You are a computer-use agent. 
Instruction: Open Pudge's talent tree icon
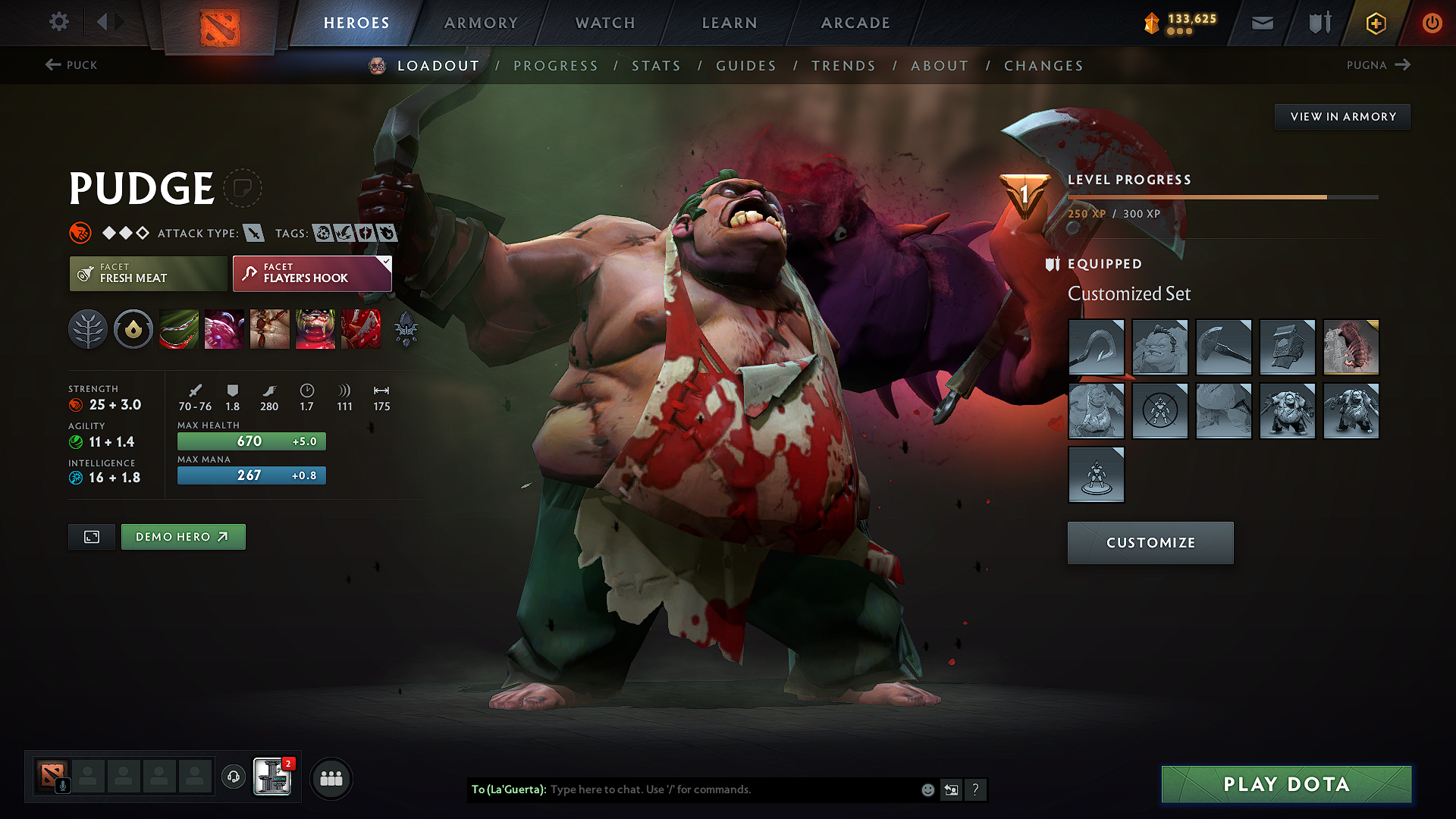tap(88, 328)
